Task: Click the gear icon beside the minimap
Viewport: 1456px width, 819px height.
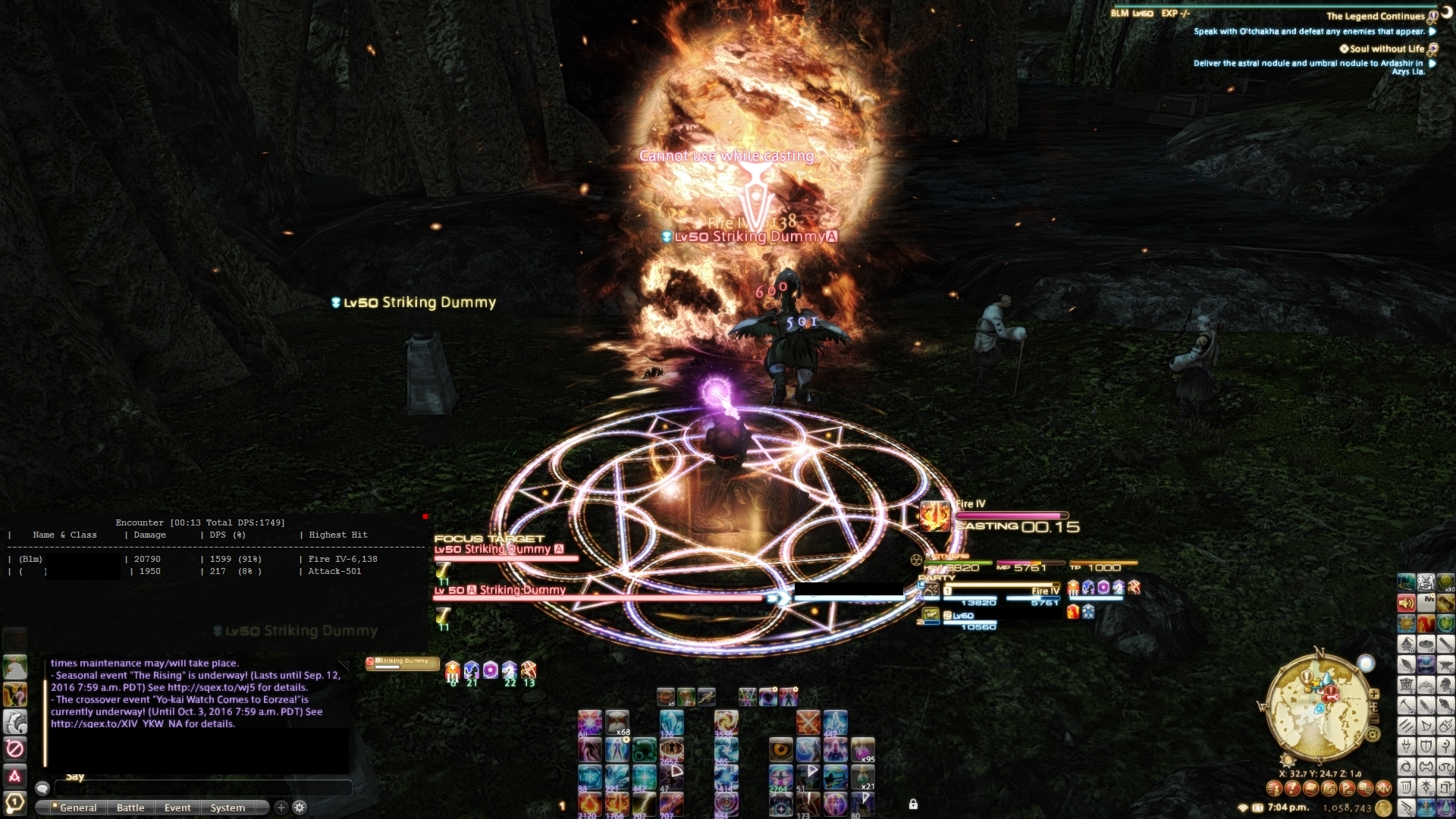Action: click(x=1373, y=734)
